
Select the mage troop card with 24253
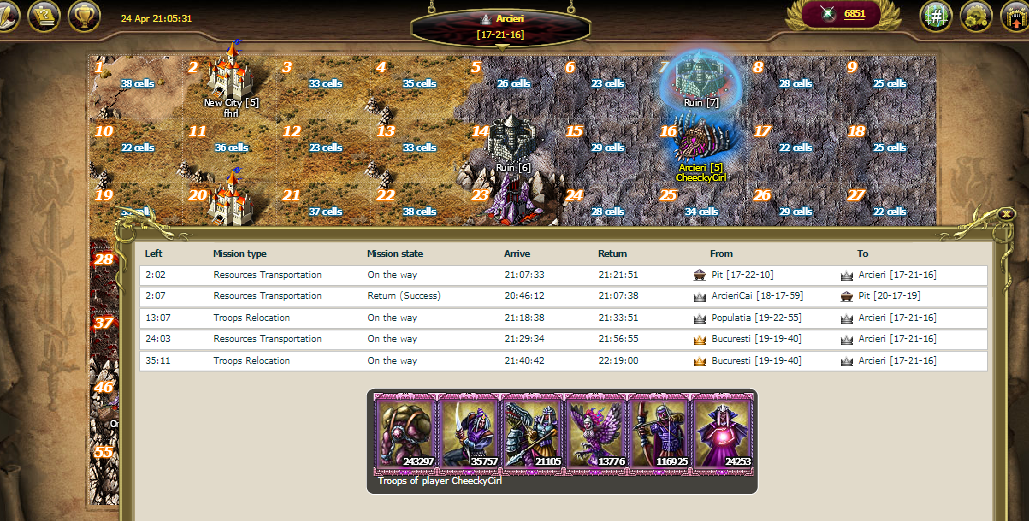click(x=722, y=432)
